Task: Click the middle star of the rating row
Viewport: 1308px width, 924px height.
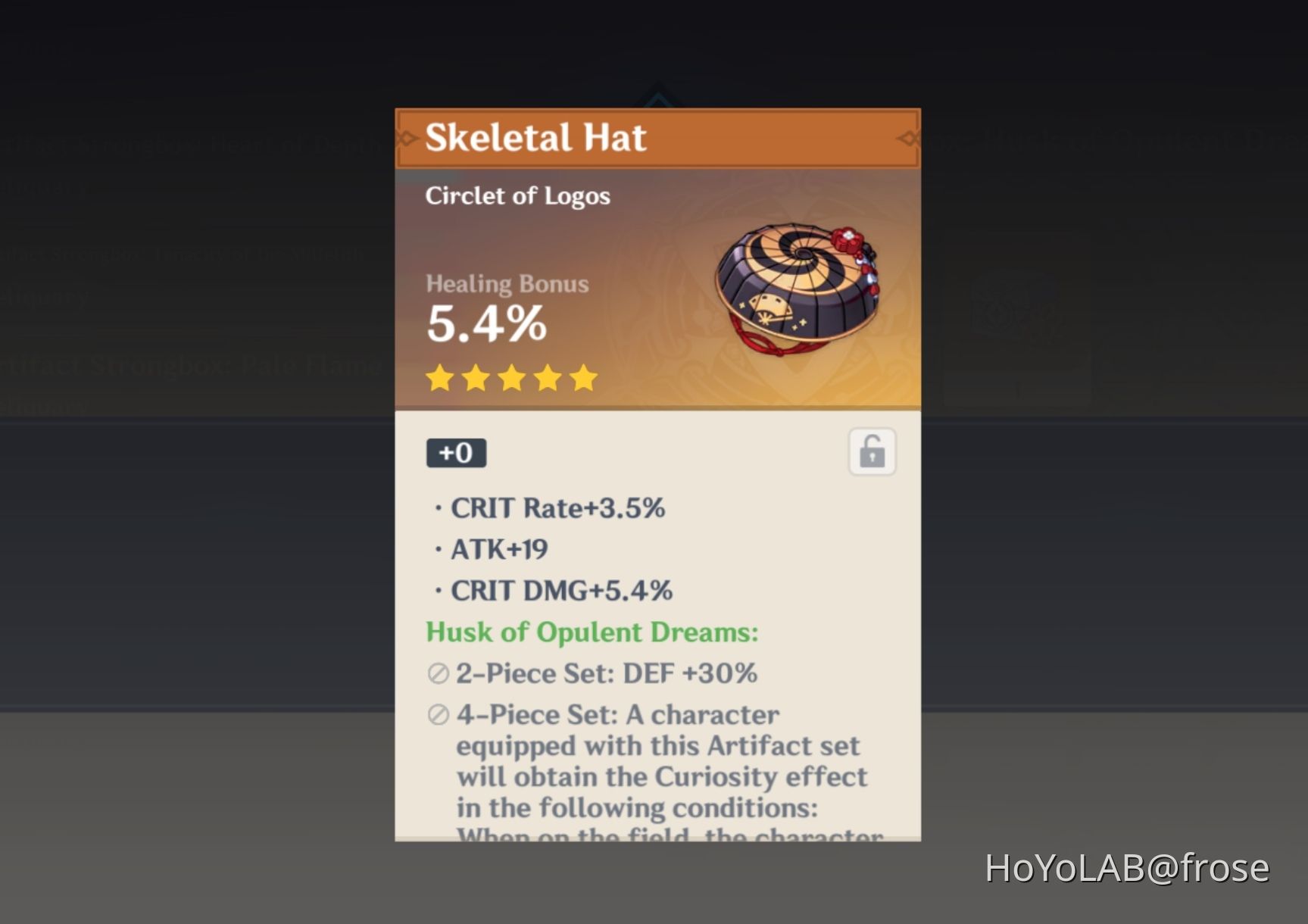Action: (511, 379)
